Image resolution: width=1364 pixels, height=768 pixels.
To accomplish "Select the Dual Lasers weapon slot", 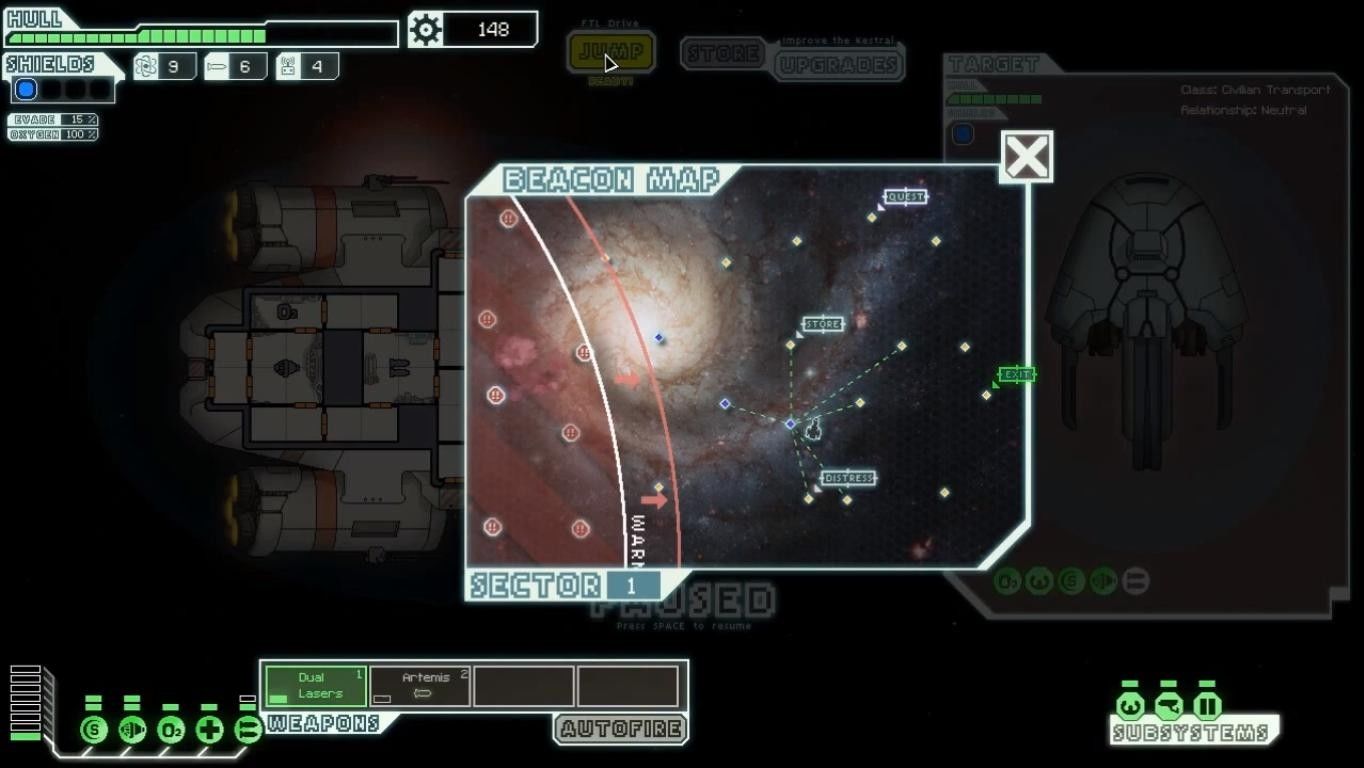I will (315, 686).
